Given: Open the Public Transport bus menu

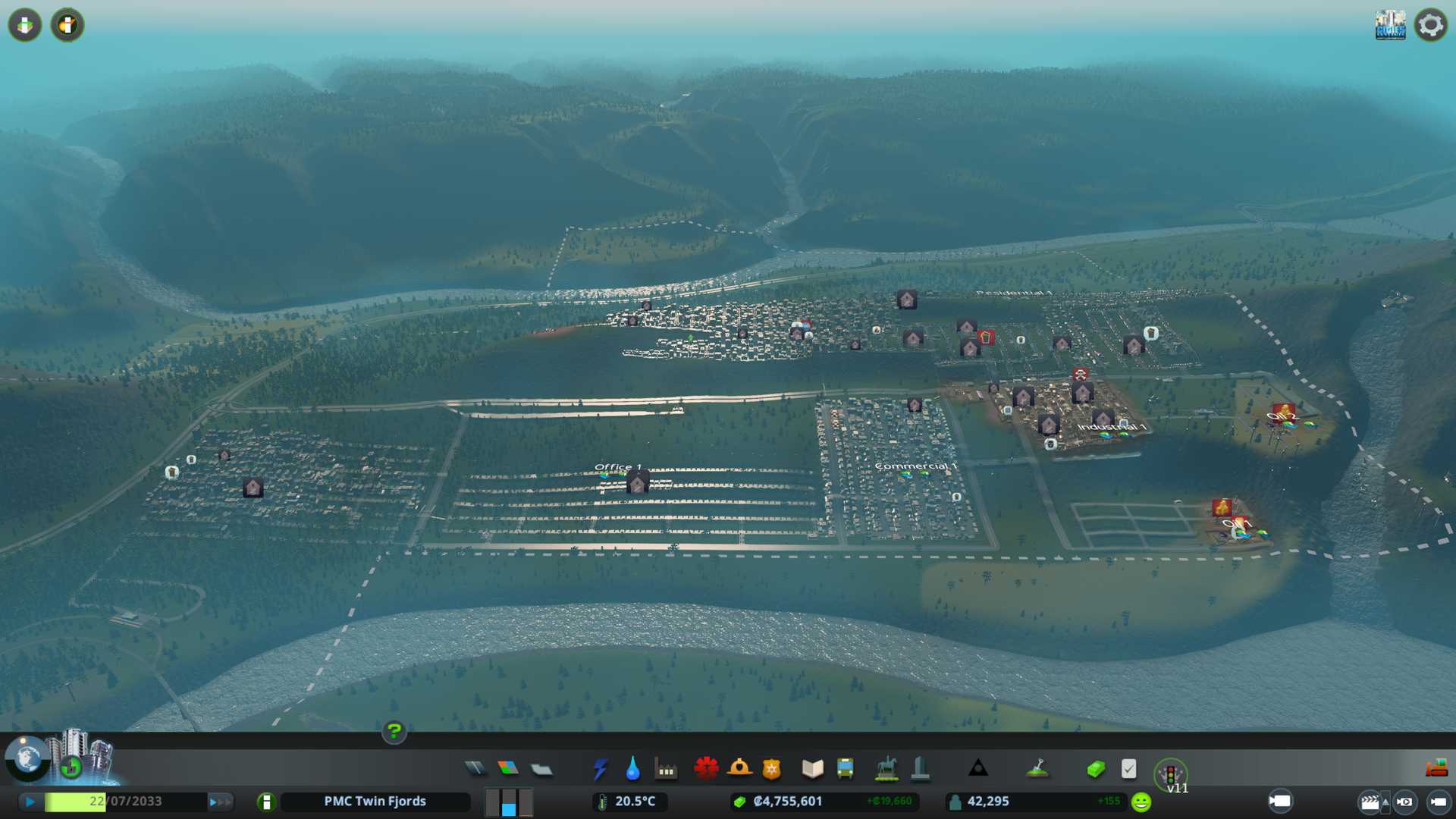Looking at the screenshot, I should [845, 769].
